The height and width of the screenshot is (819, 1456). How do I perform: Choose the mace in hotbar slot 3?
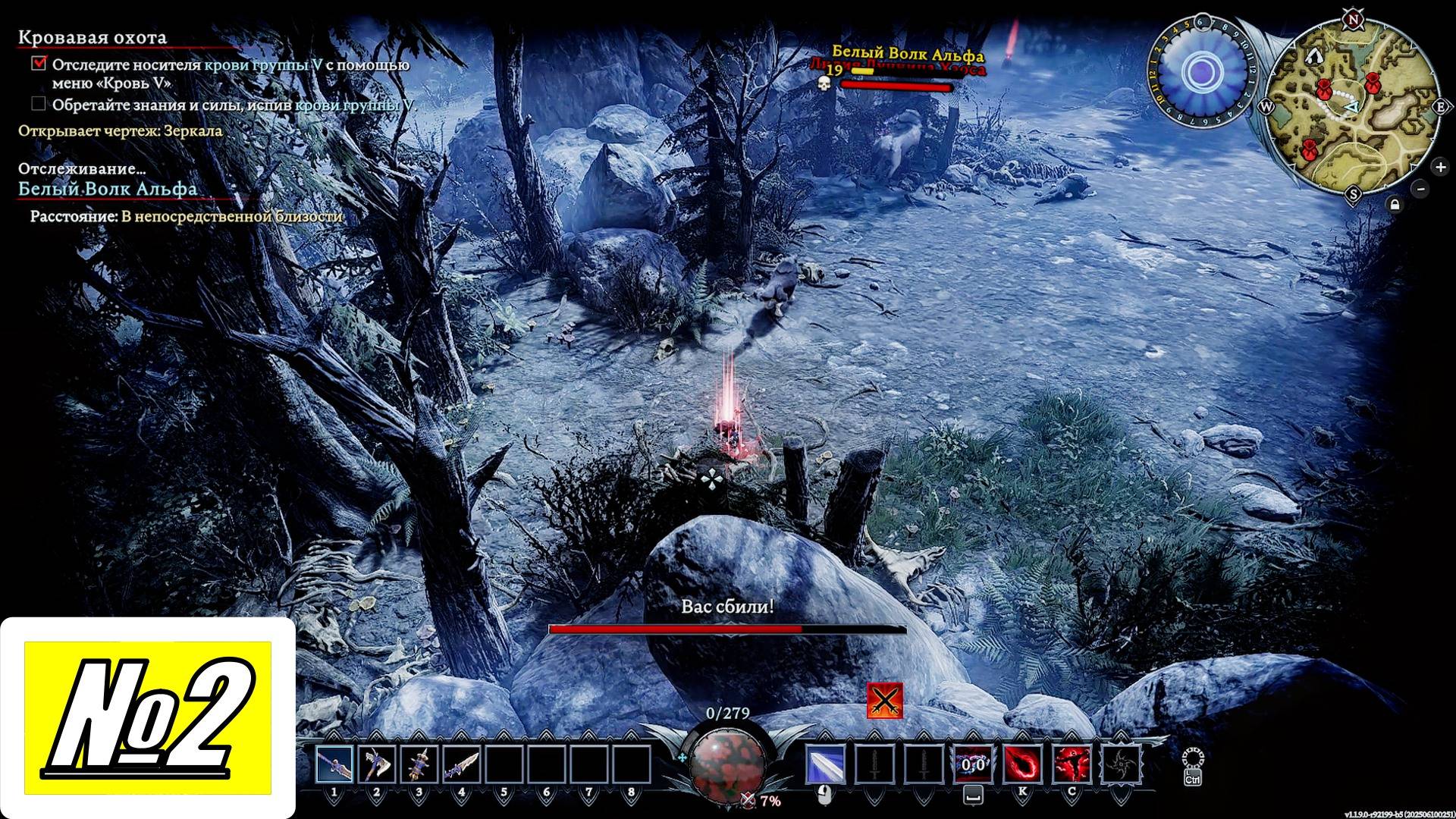pyautogui.click(x=419, y=764)
